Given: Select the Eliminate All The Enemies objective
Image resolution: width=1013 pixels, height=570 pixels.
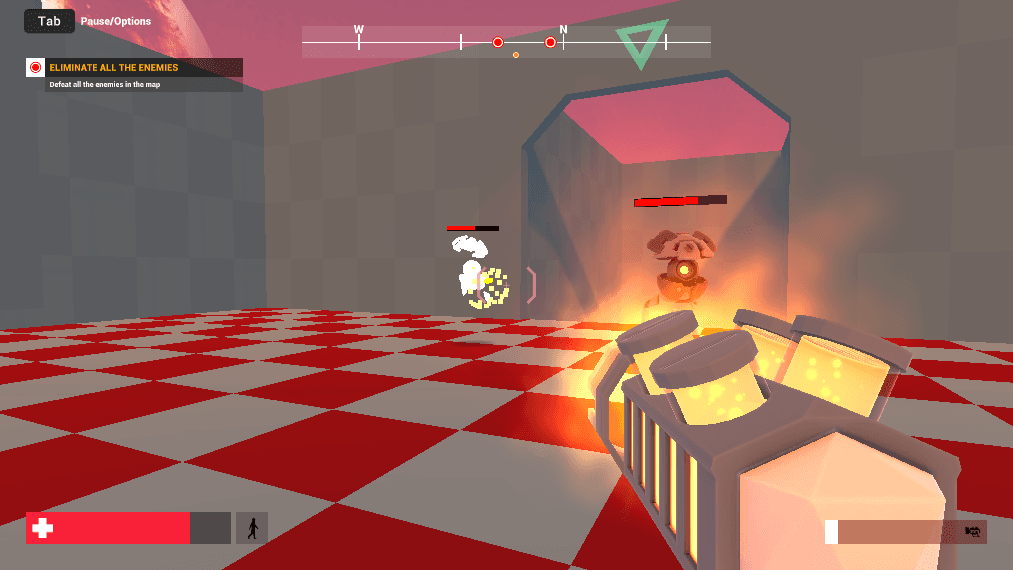Looking at the screenshot, I should pyautogui.click(x=113, y=68).
